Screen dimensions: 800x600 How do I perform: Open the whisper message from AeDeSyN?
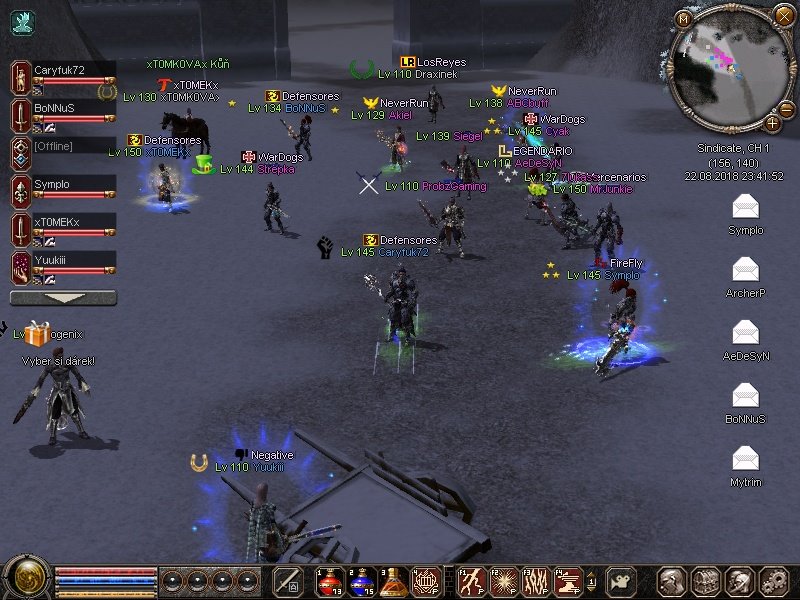(x=745, y=333)
